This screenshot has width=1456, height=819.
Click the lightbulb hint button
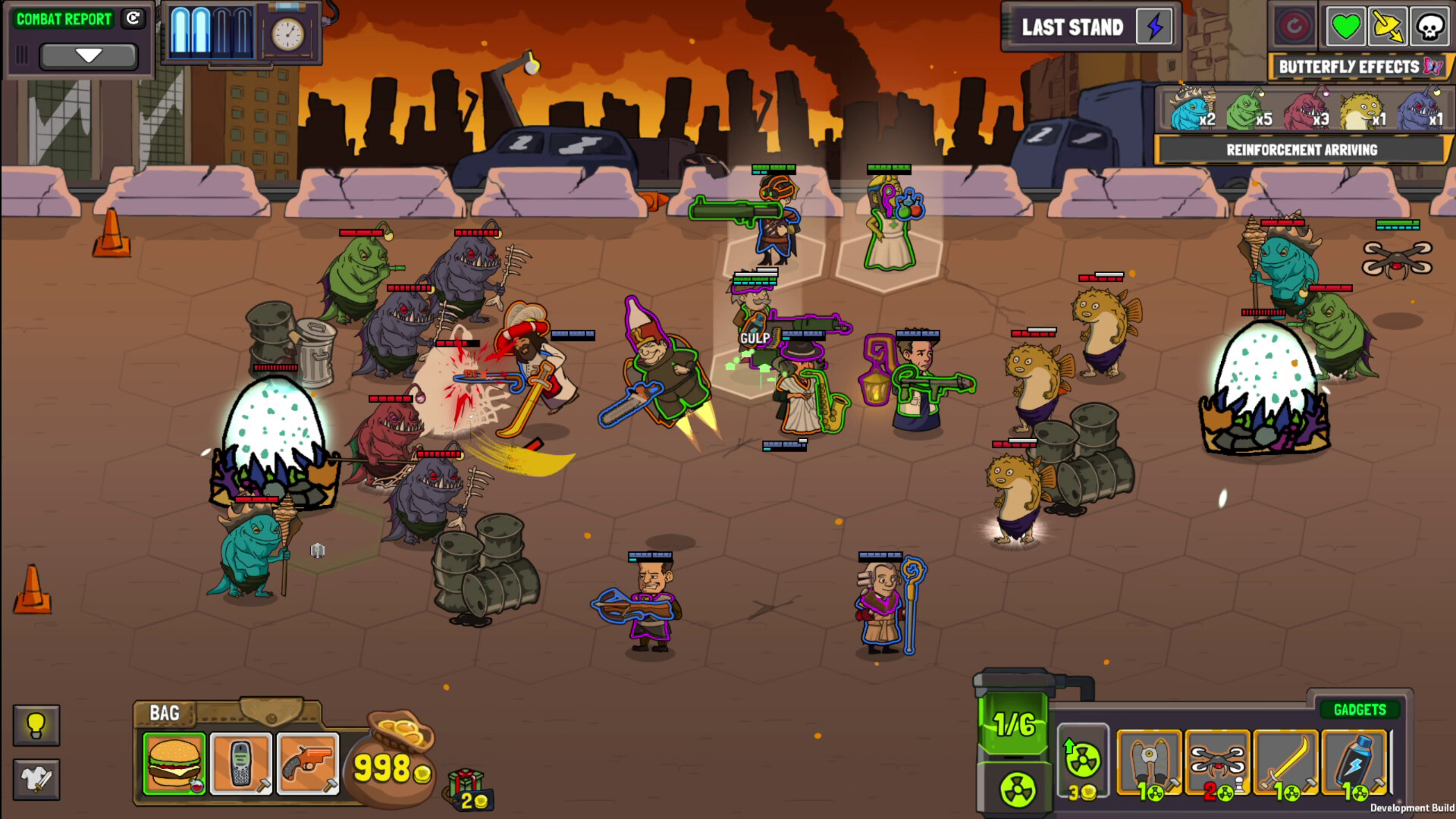tap(36, 726)
